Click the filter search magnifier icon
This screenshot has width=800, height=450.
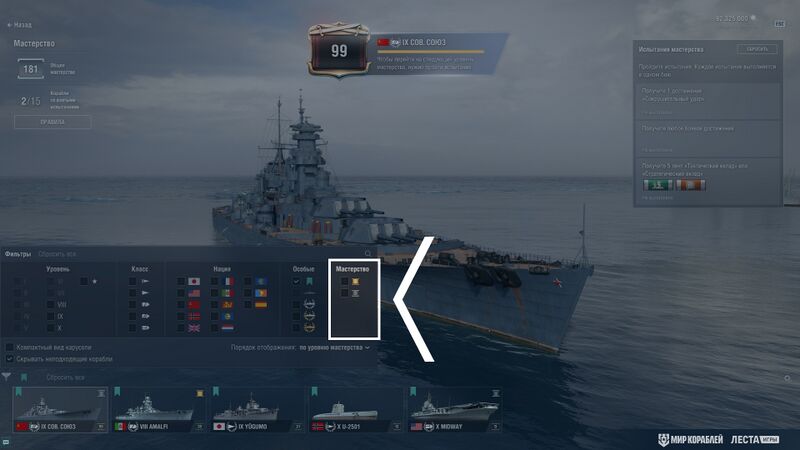tap(368, 254)
